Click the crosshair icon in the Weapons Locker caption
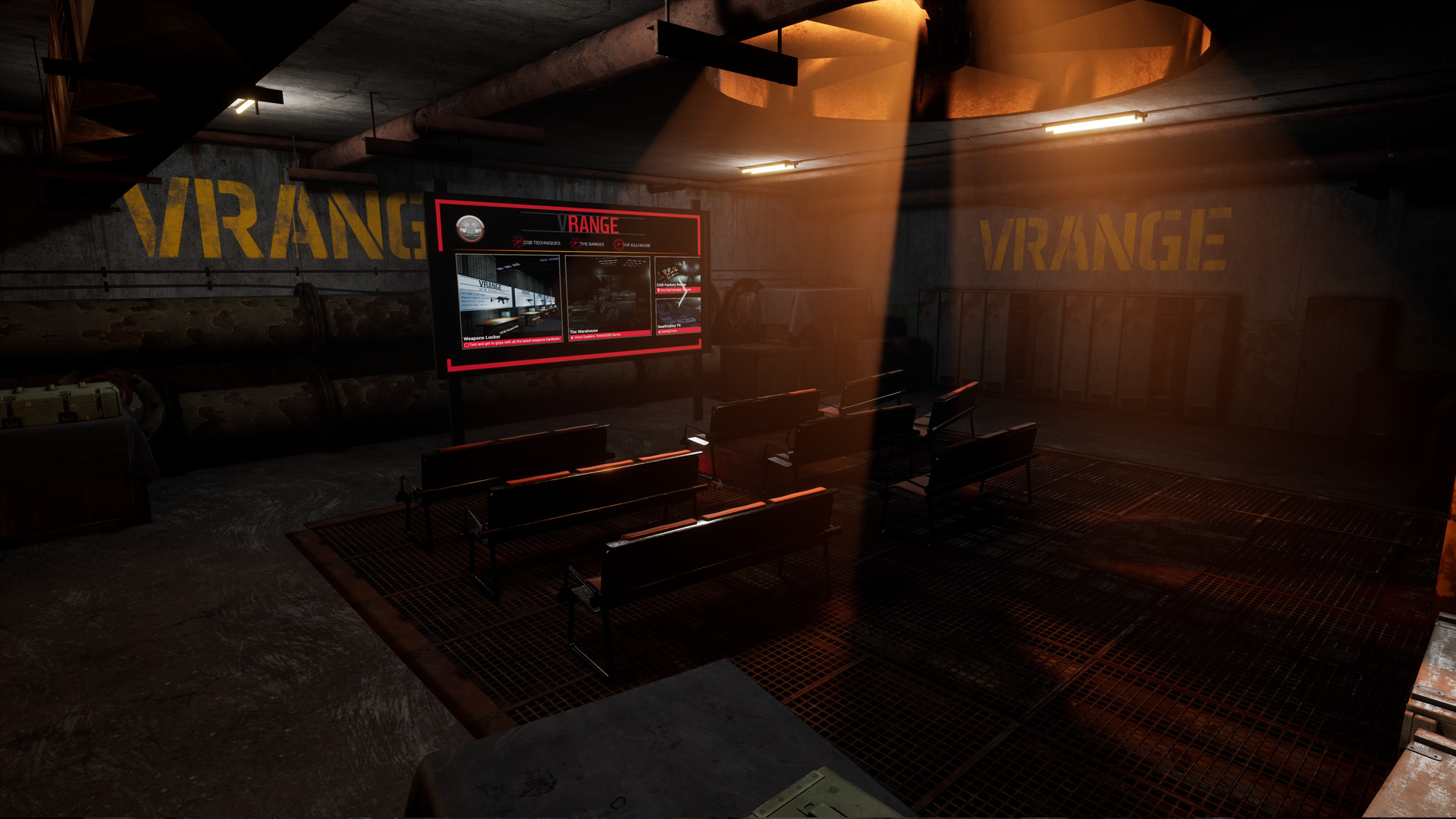Screen dimensions: 1456x819 click(x=467, y=345)
